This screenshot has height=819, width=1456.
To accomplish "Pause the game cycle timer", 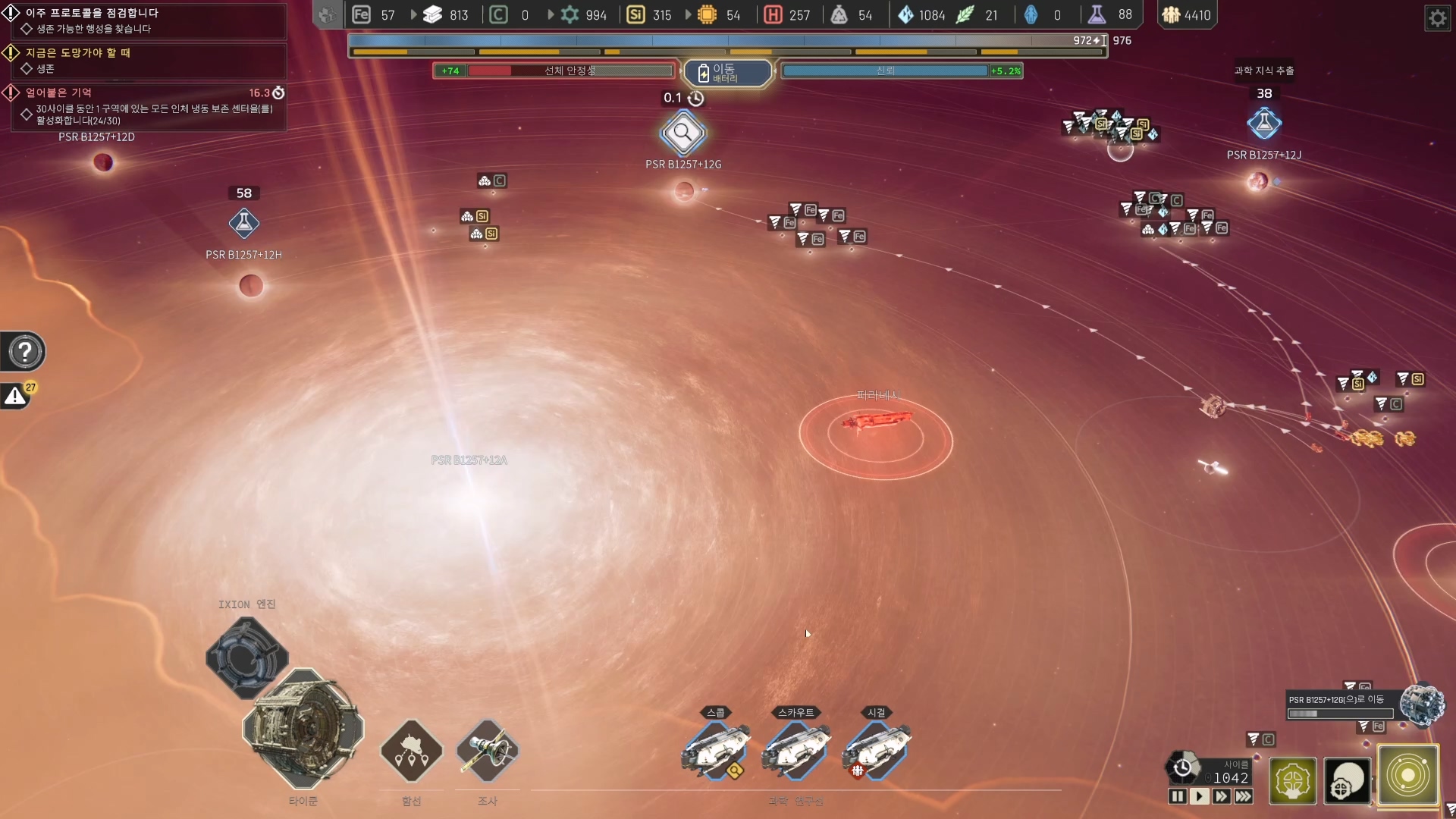I will point(1177,796).
